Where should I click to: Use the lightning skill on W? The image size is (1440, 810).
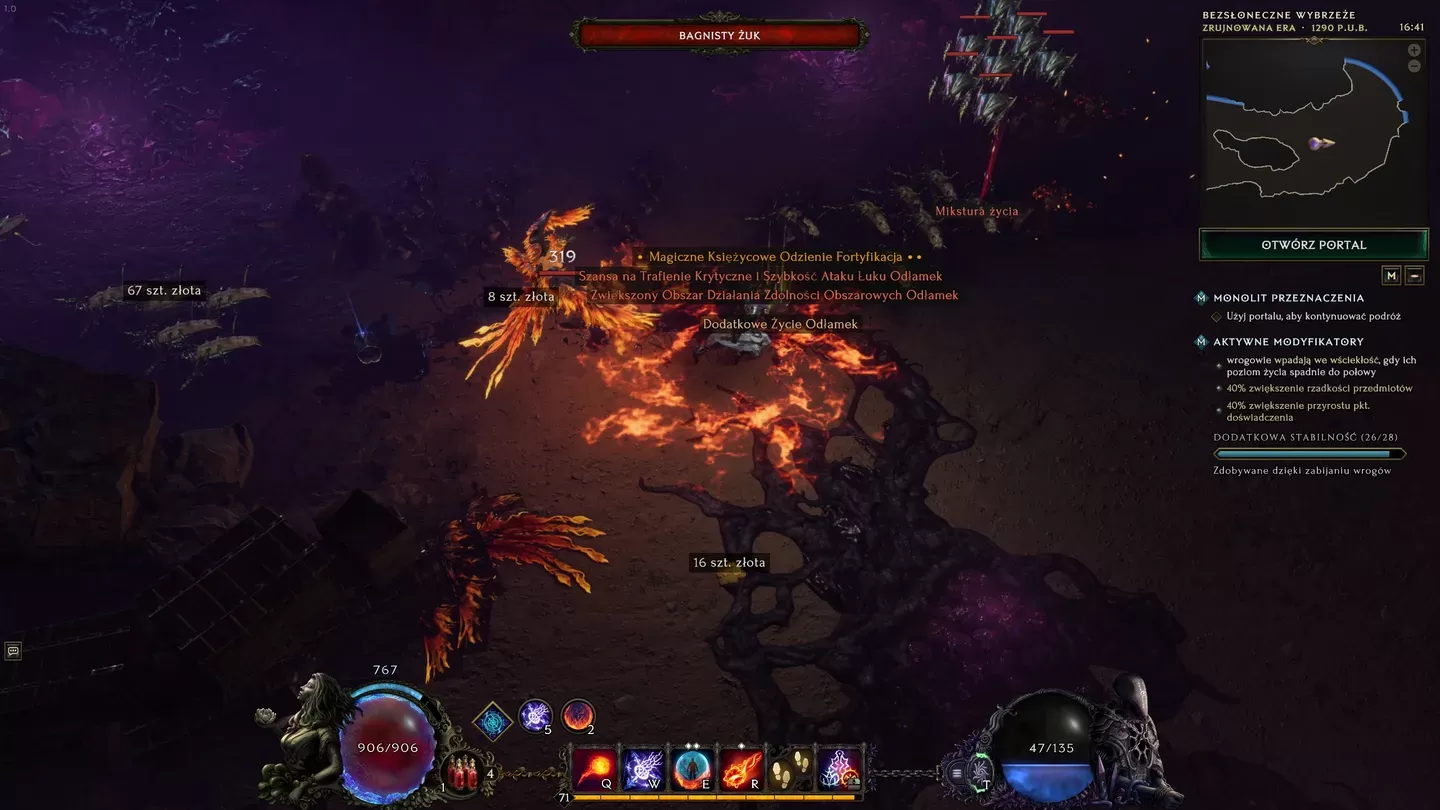[644, 769]
